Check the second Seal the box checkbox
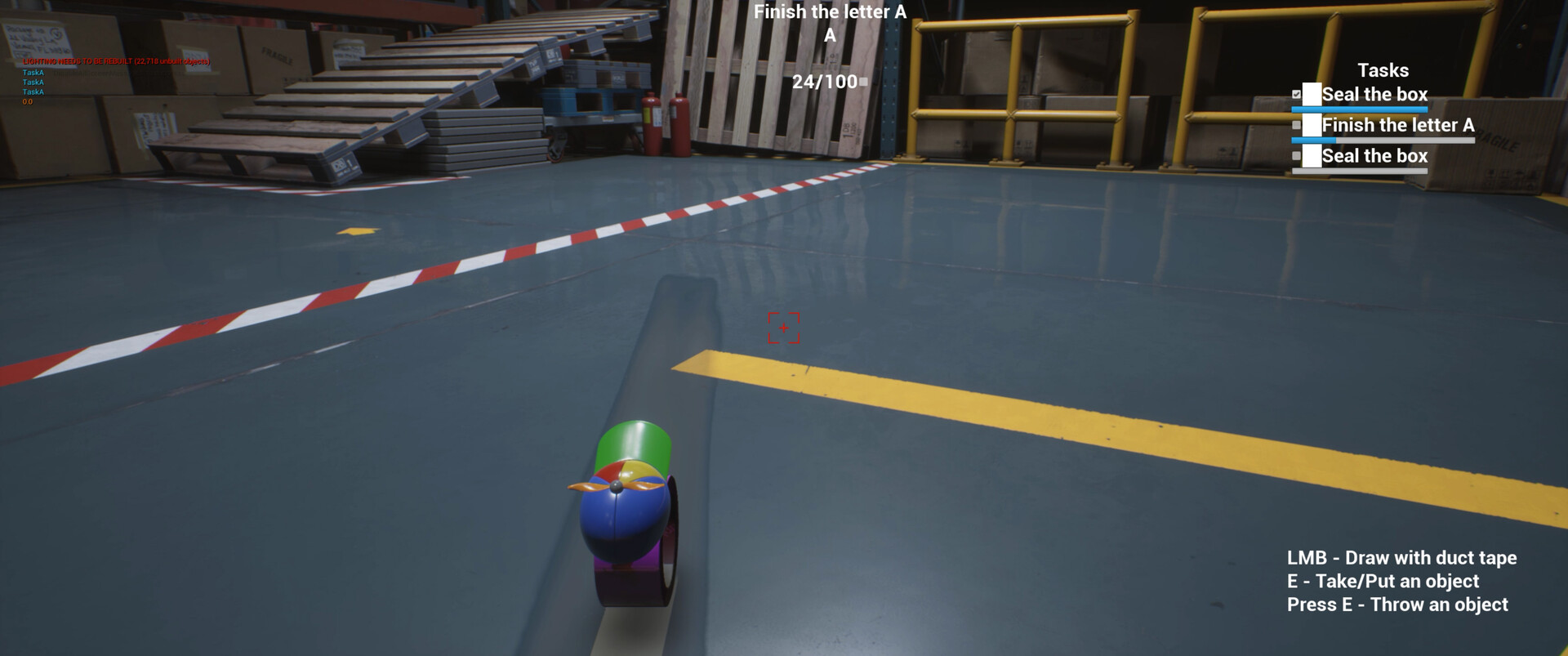This screenshot has width=1568, height=656. [x=1297, y=155]
